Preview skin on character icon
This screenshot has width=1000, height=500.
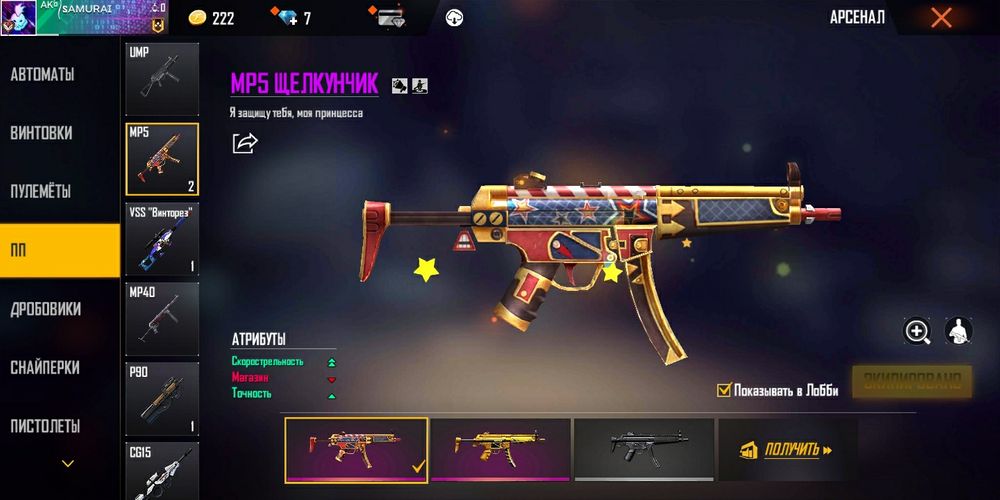coord(959,331)
